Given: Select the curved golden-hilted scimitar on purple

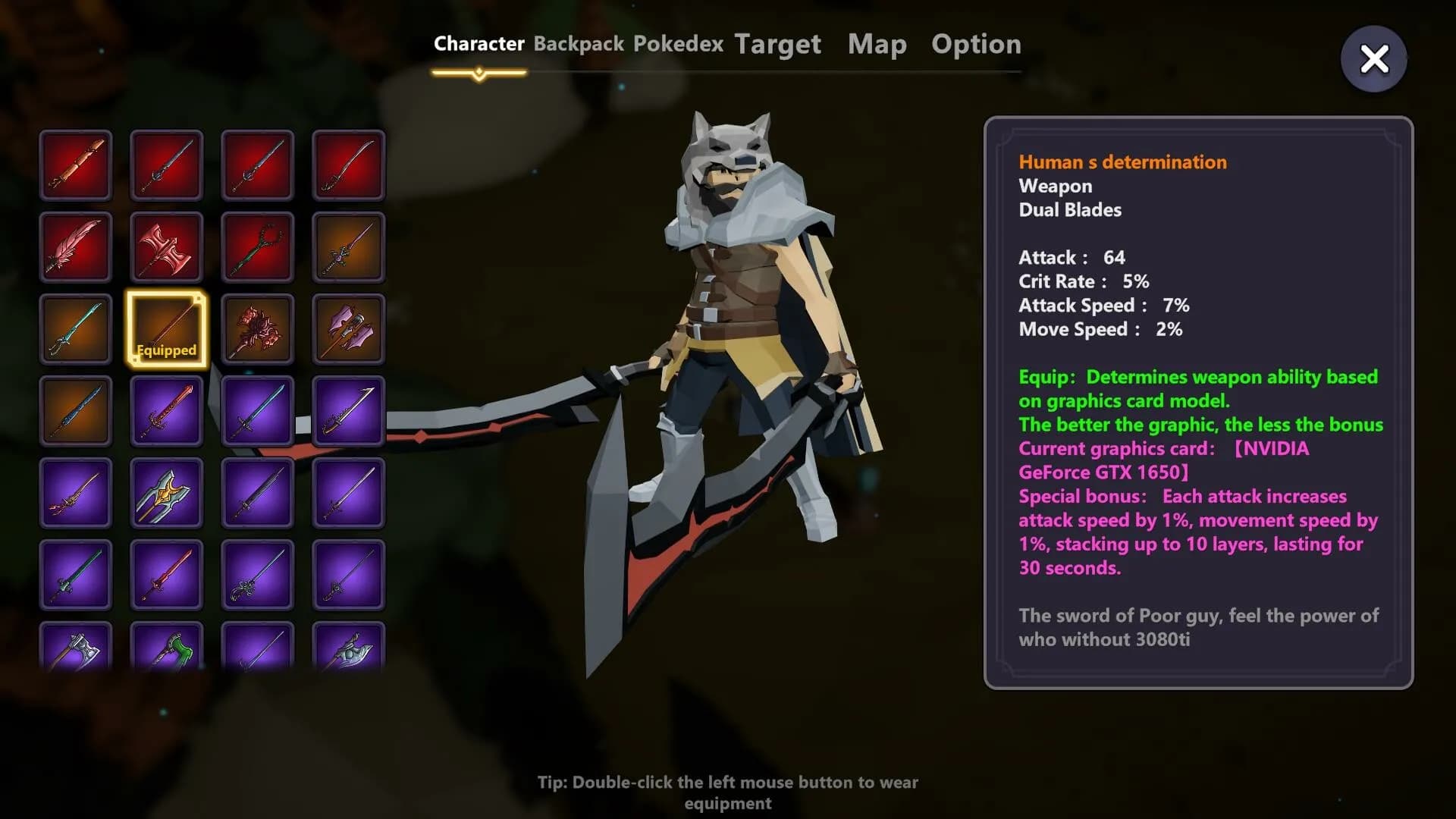Looking at the screenshot, I should (348, 411).
